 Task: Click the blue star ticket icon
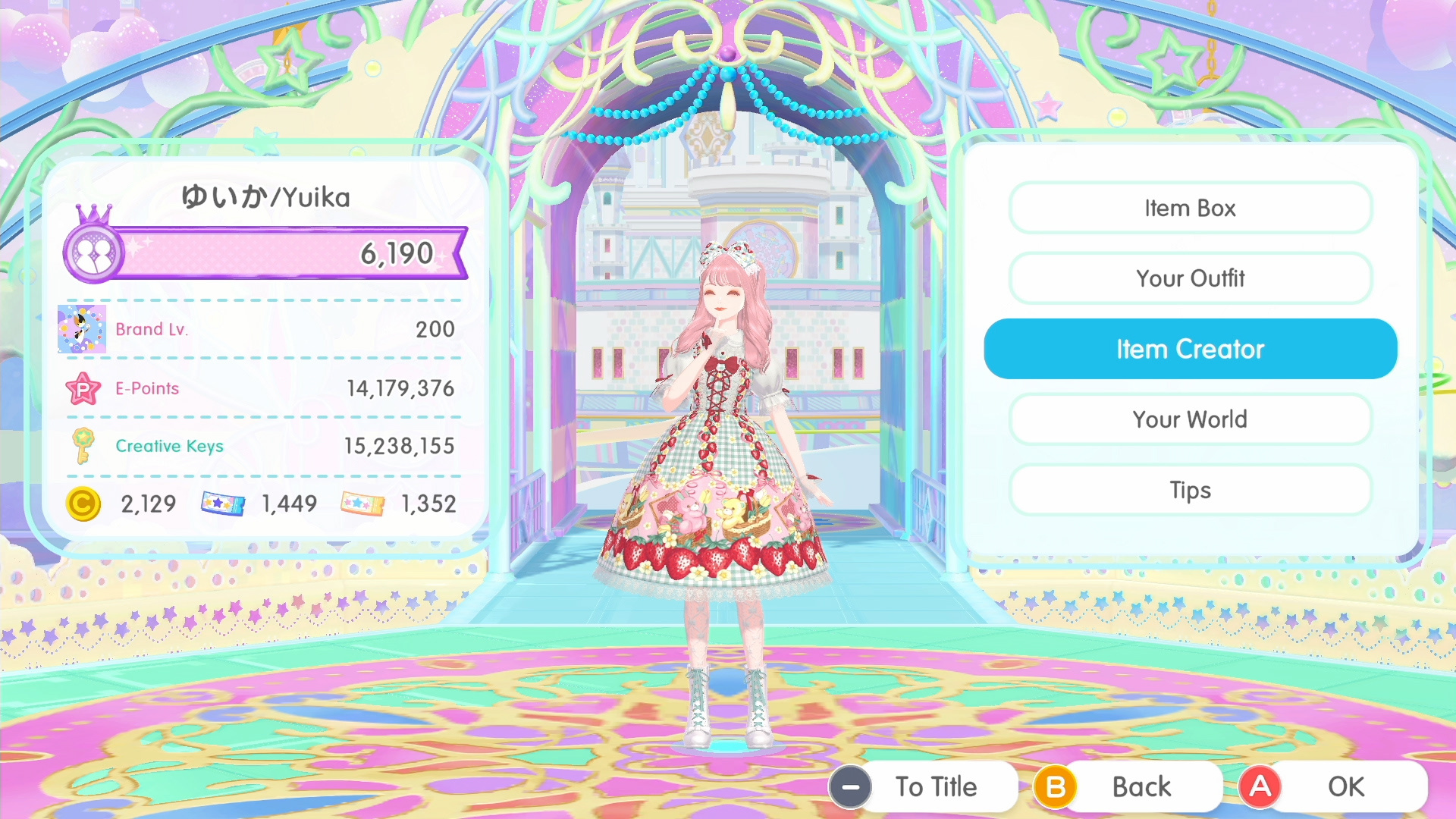click(x=221, y=503)
